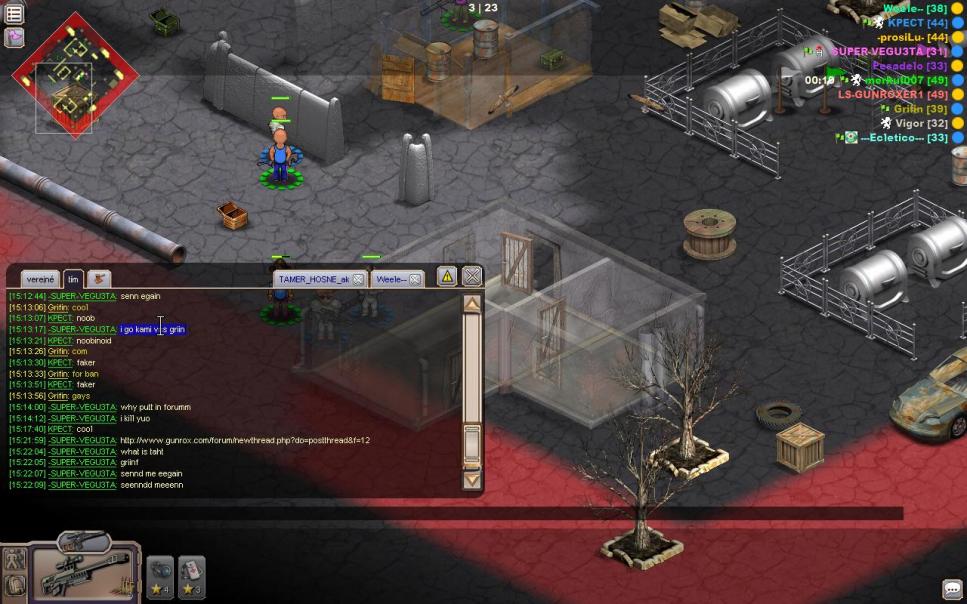The image size is (967, 604).
Task: Switch to the 'vereiné' chat tab
Action: tap(40, 279)
